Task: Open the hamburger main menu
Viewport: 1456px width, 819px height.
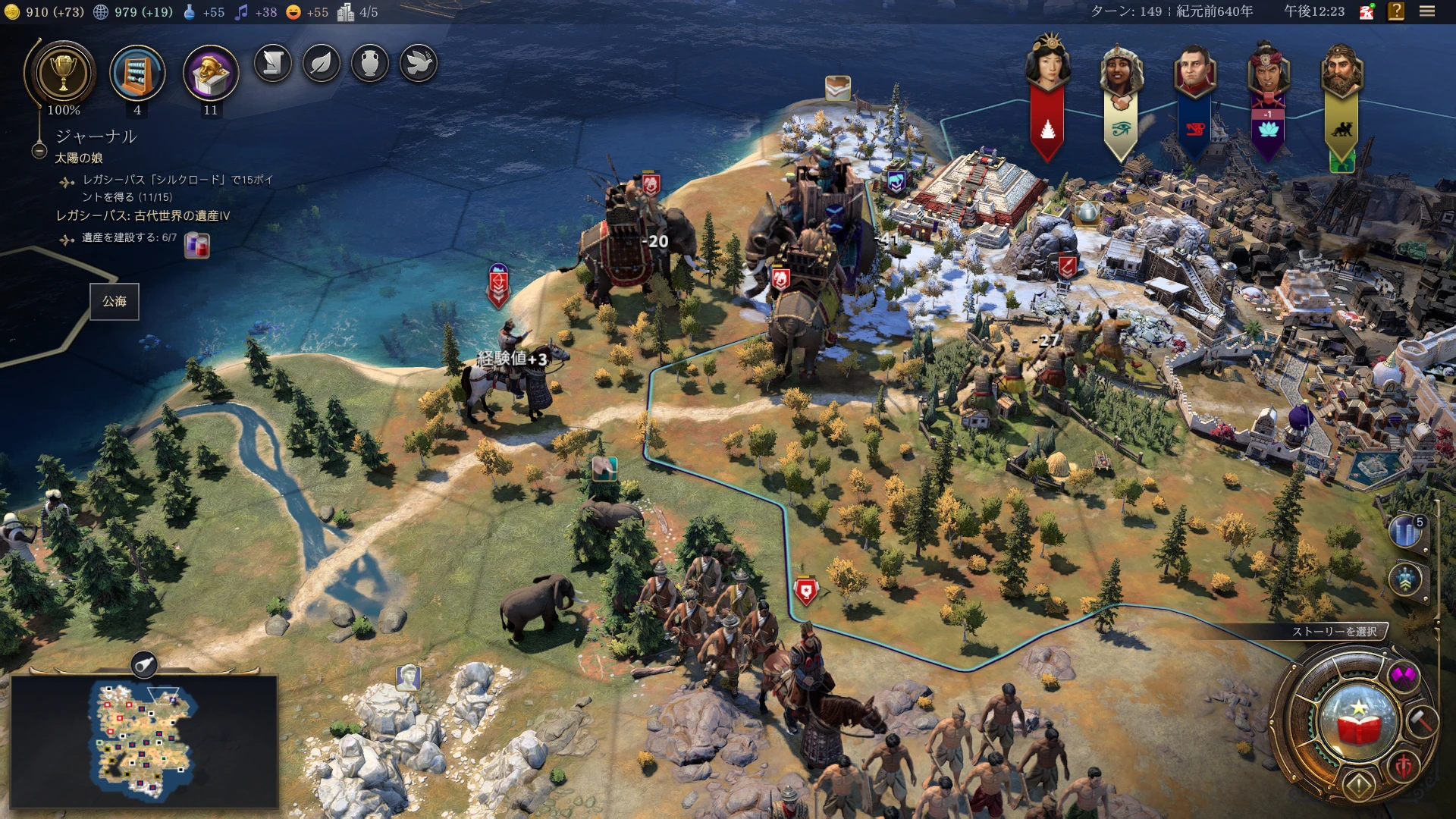Action: point(1427,11)
